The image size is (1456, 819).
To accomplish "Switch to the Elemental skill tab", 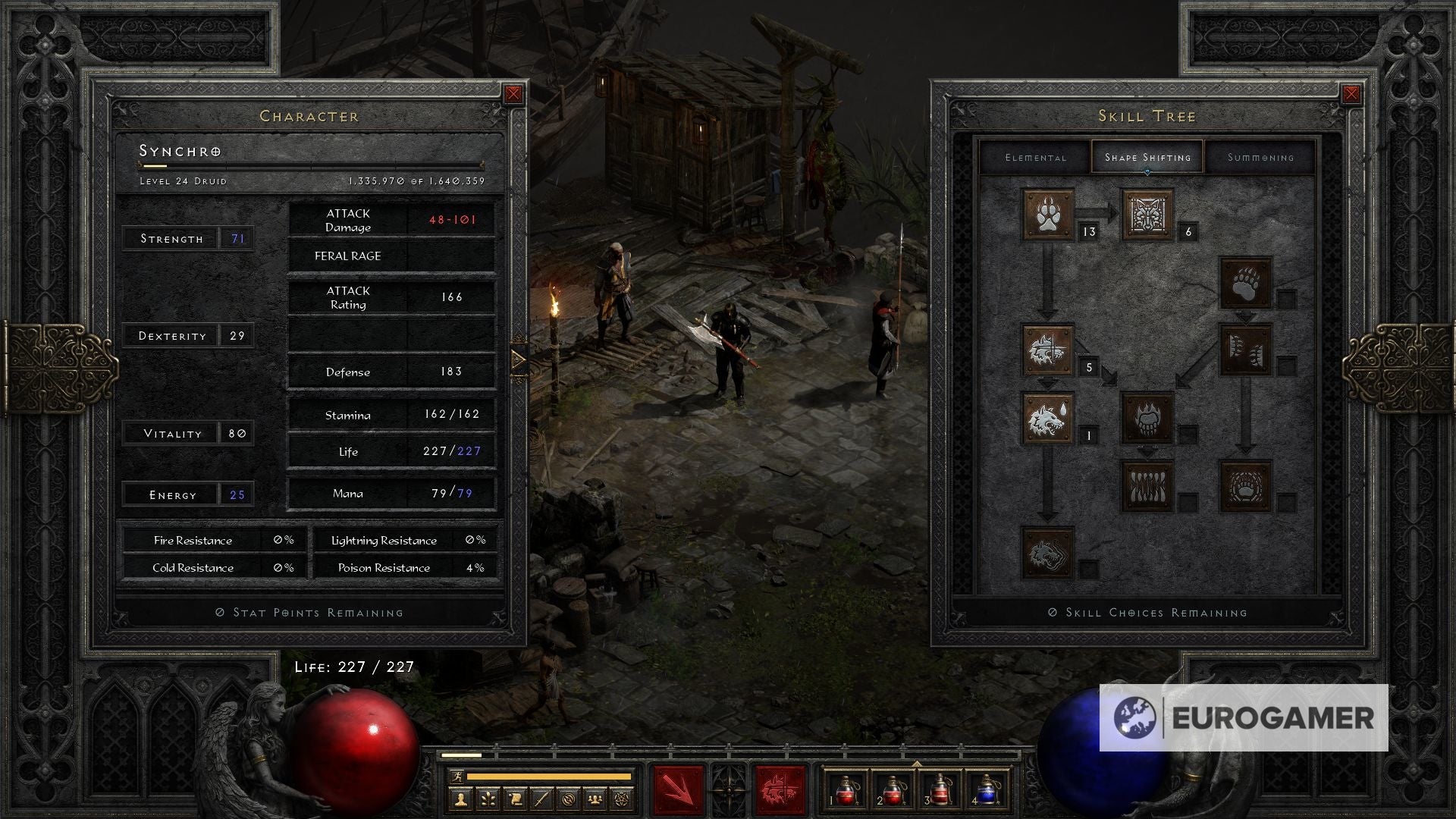I will (x=1035, y=158).
